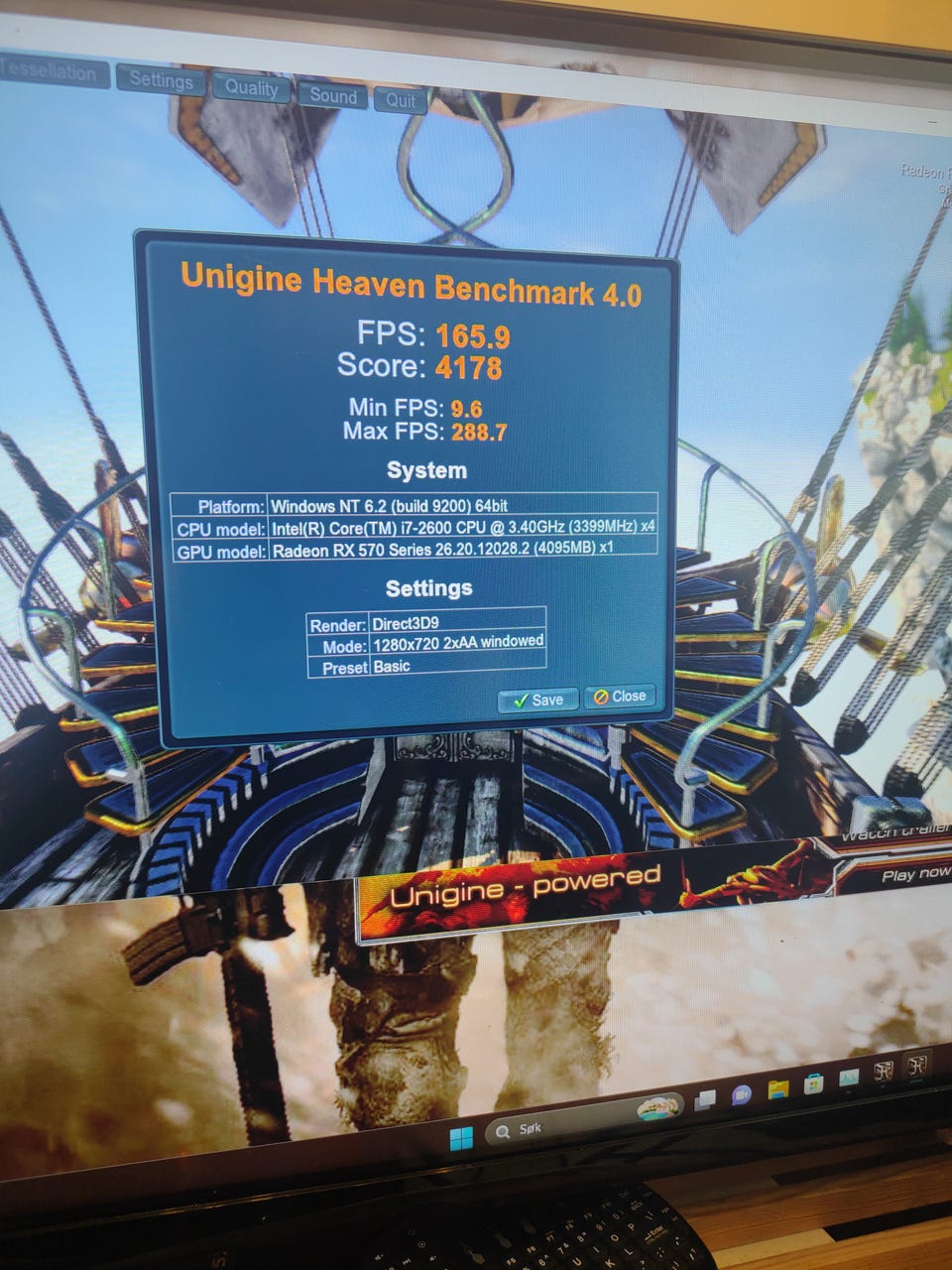Quit the Heaven benchmark
Viewport: 952px width, 1270px height.
(x=401, y=100)
